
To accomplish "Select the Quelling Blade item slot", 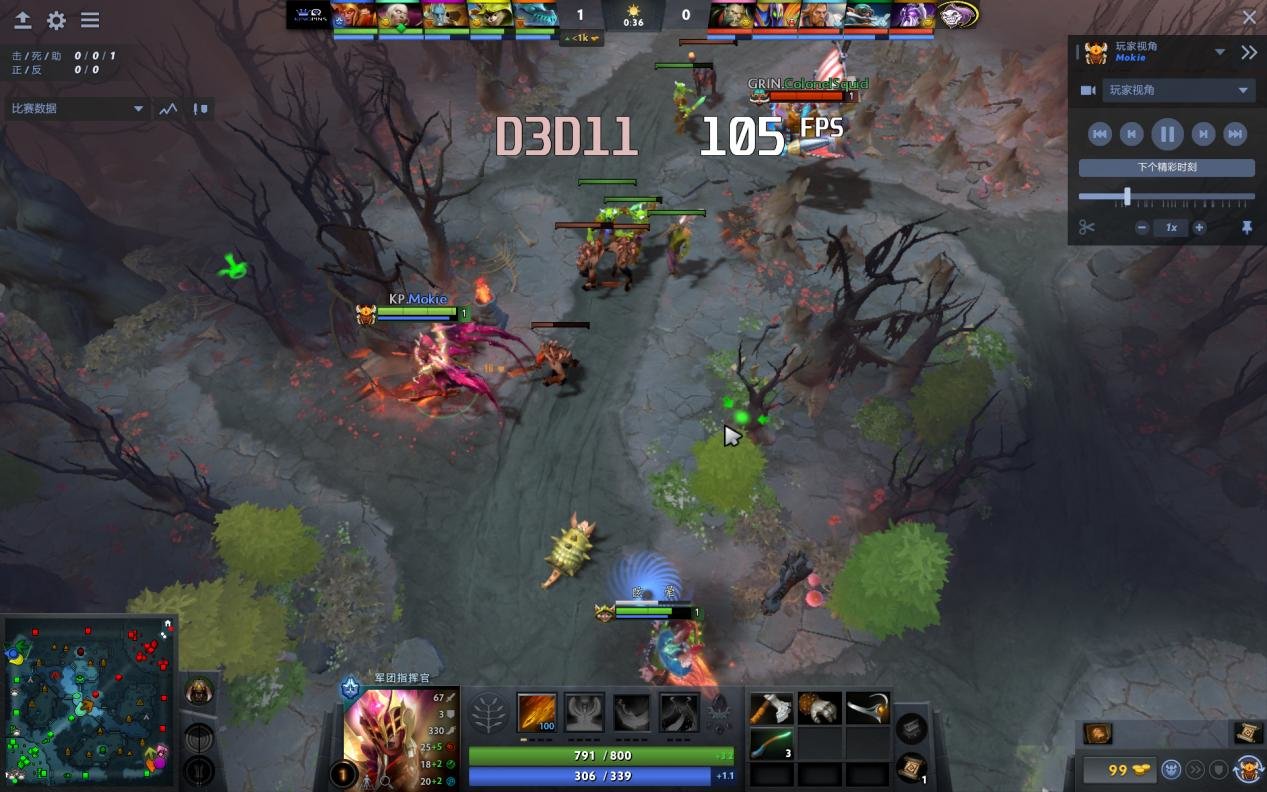I will [771, 709].
